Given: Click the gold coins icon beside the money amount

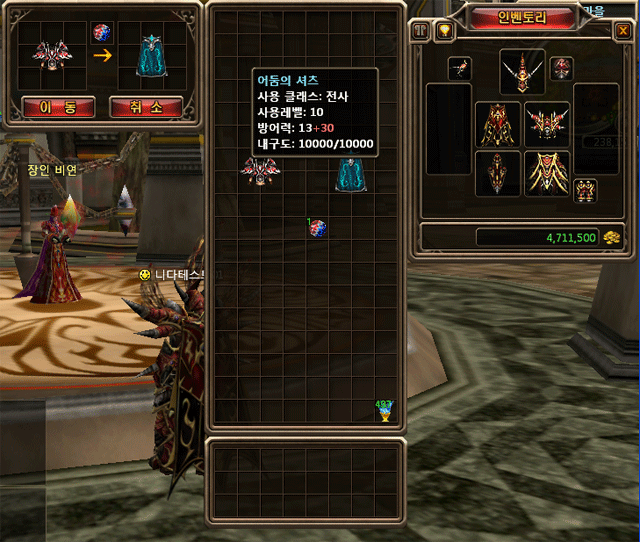Looking at the screenshot, I should tap(613, 237).
